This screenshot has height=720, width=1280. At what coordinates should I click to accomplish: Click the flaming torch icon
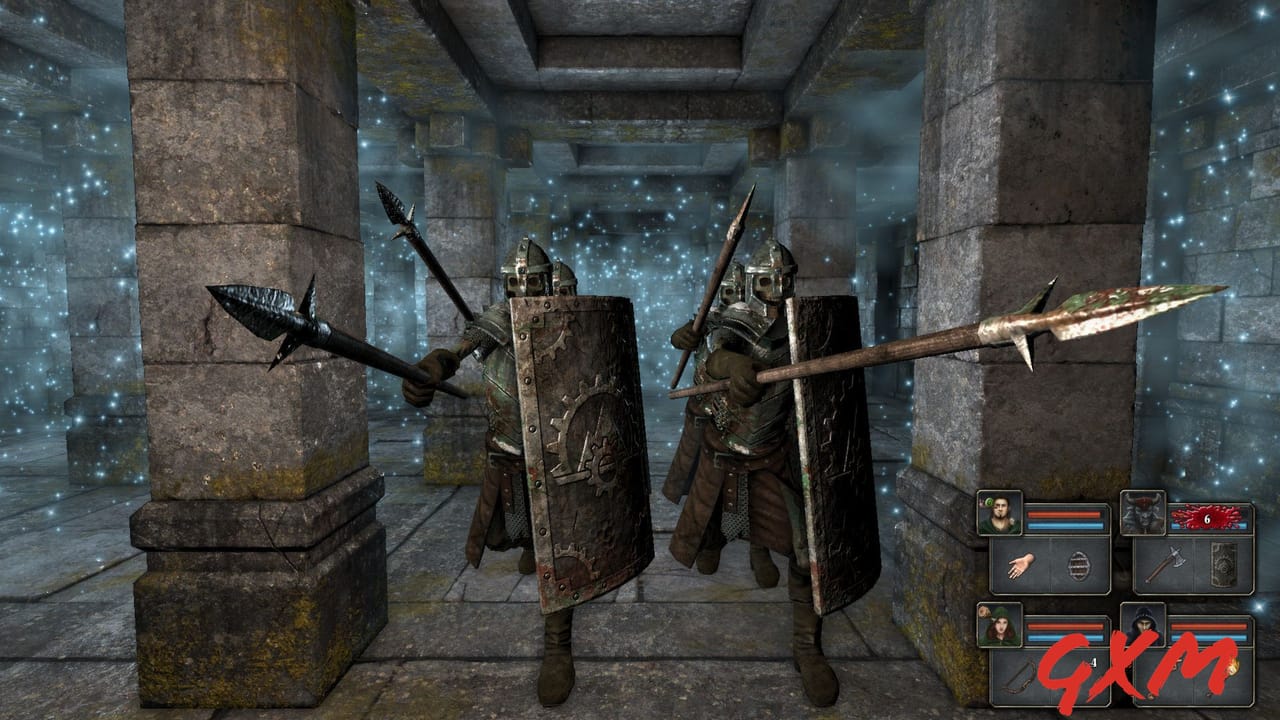pos(1233,670)
